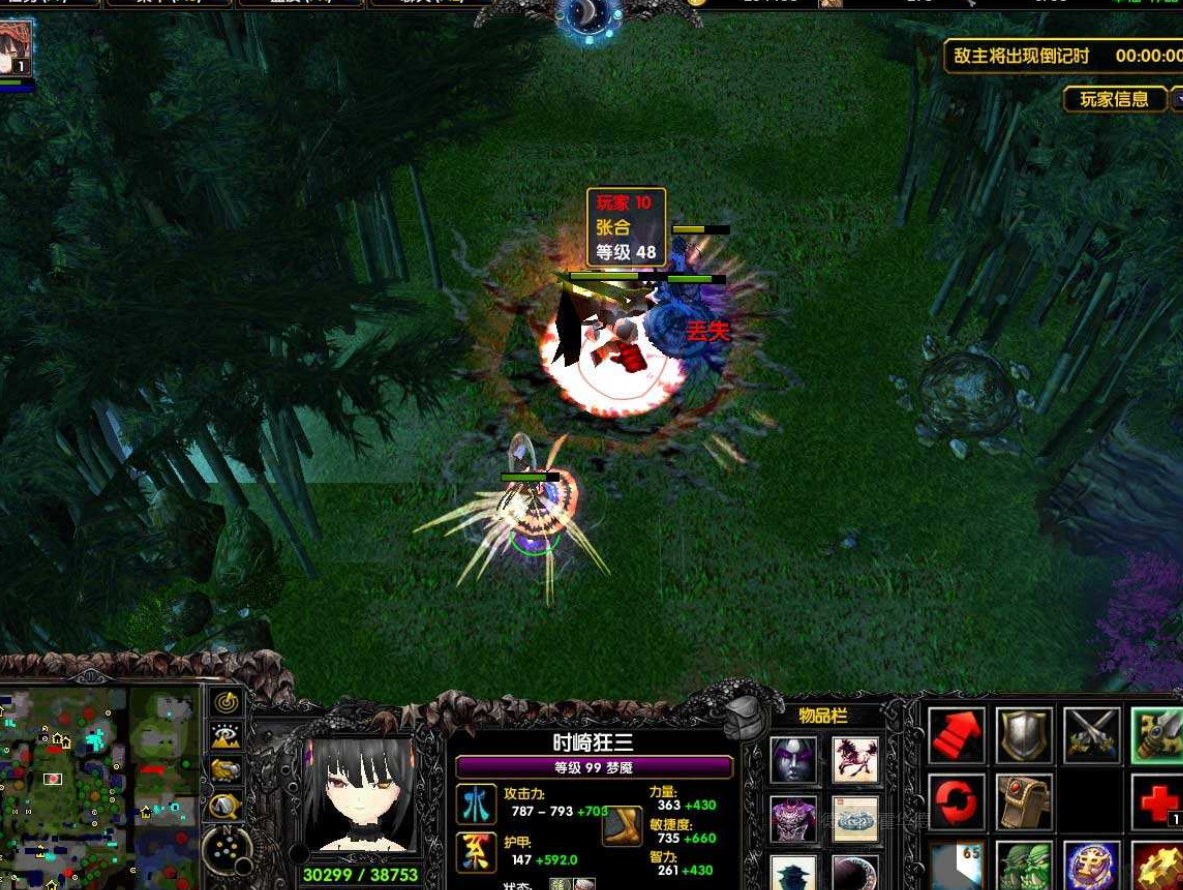Toggle the minimap creep camp display button

pyautogui.click(x=227, y=803)
